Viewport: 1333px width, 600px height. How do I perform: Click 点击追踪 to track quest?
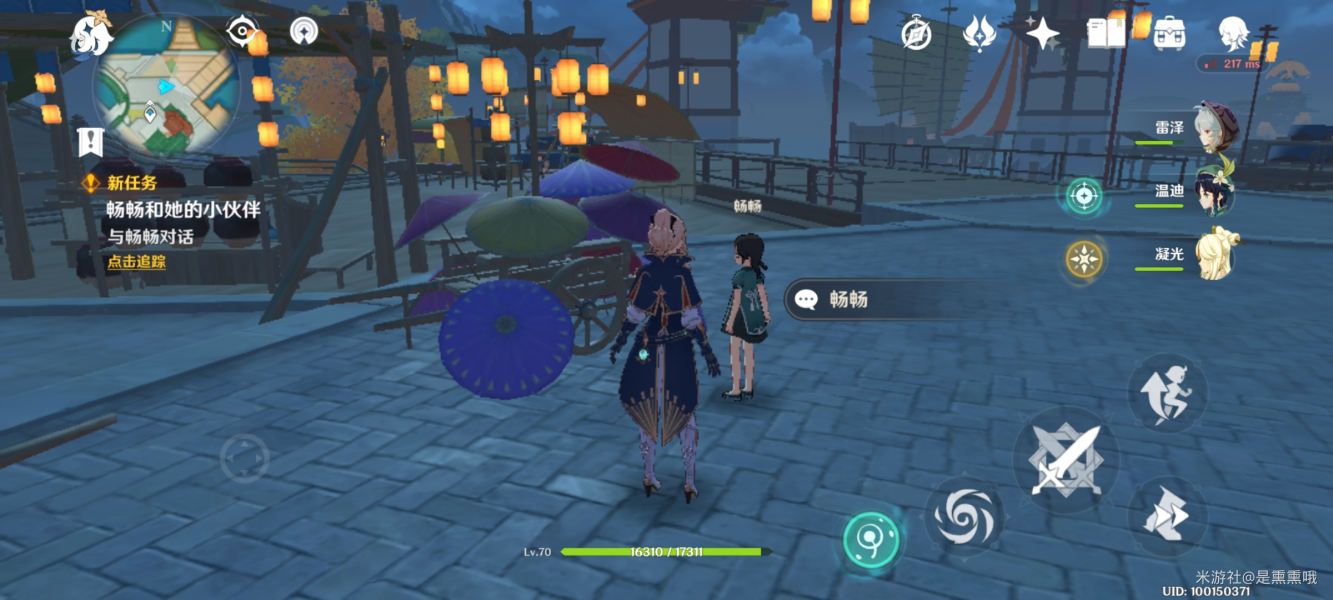pyautogui.click(x=137, y=262)
